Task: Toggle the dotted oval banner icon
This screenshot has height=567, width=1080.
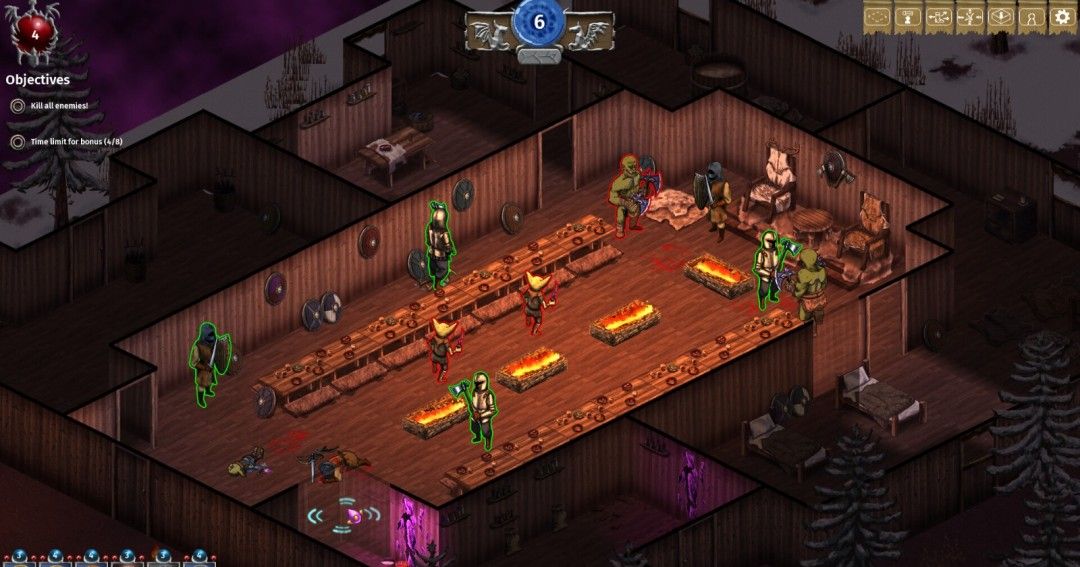Action: click(x=878, y=17)
